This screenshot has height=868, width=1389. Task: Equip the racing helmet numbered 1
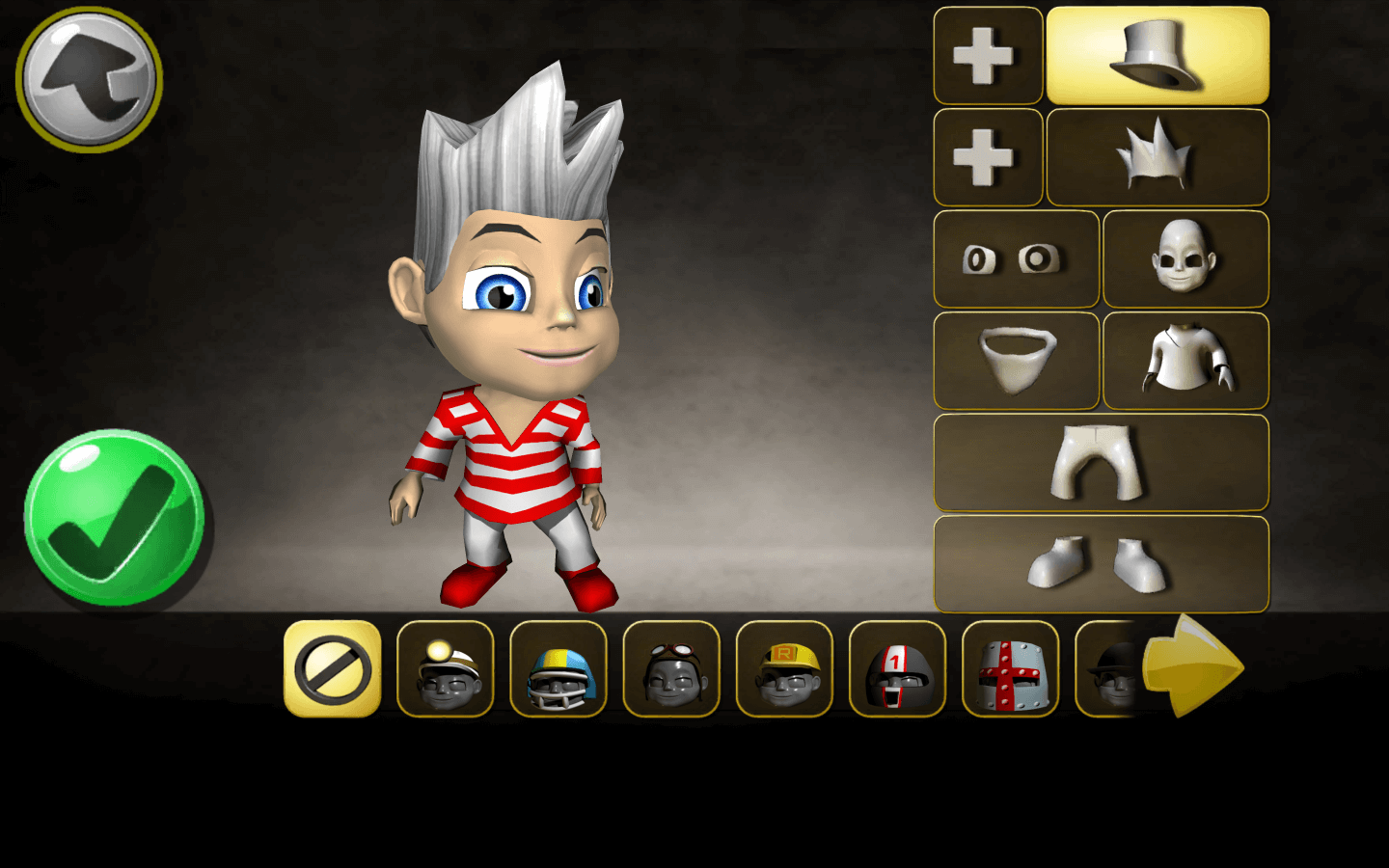[897, 669]
